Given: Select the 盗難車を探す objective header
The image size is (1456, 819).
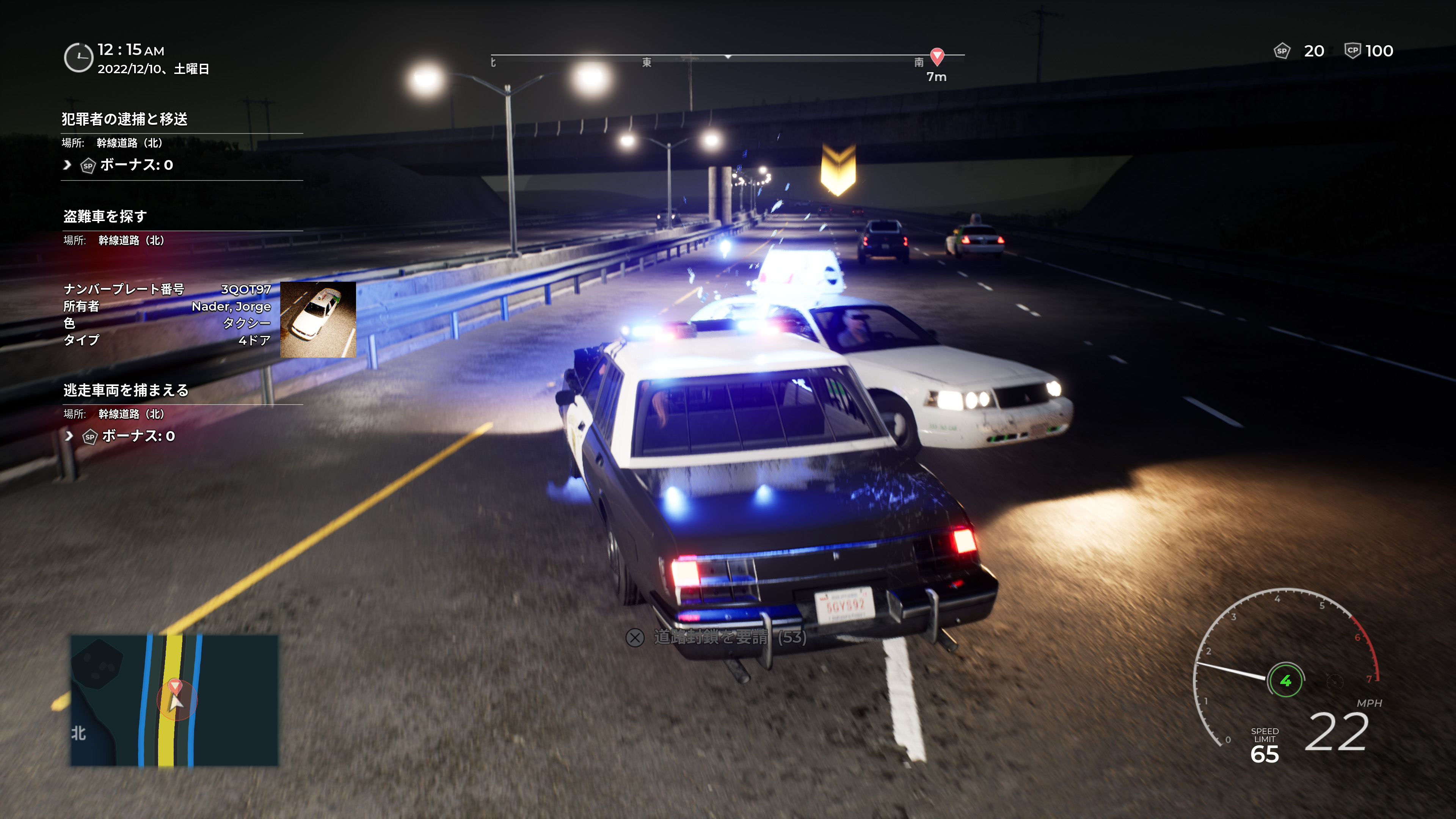Looking at the screenshot, I should coord(105,217).
